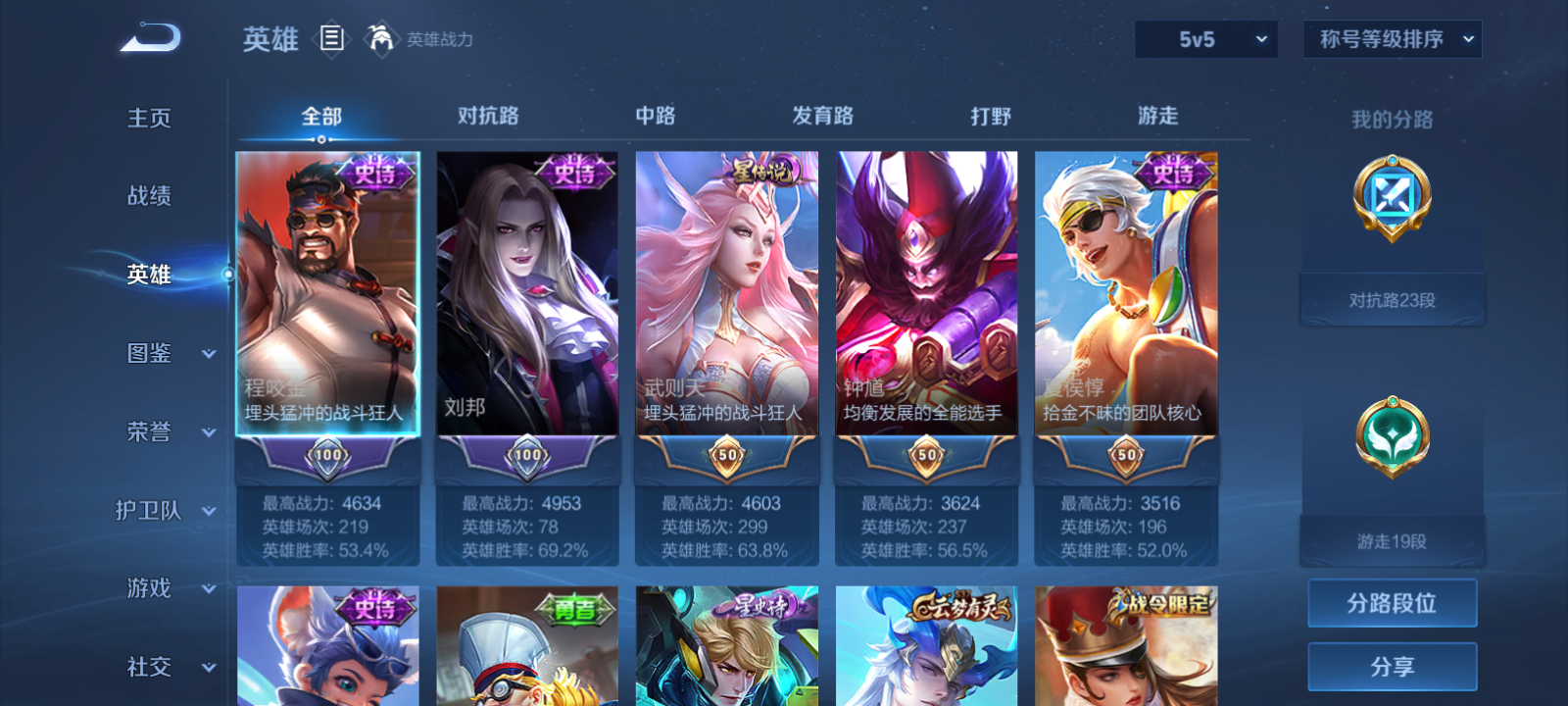Select the green roaming lane badge

(1392, 438)
